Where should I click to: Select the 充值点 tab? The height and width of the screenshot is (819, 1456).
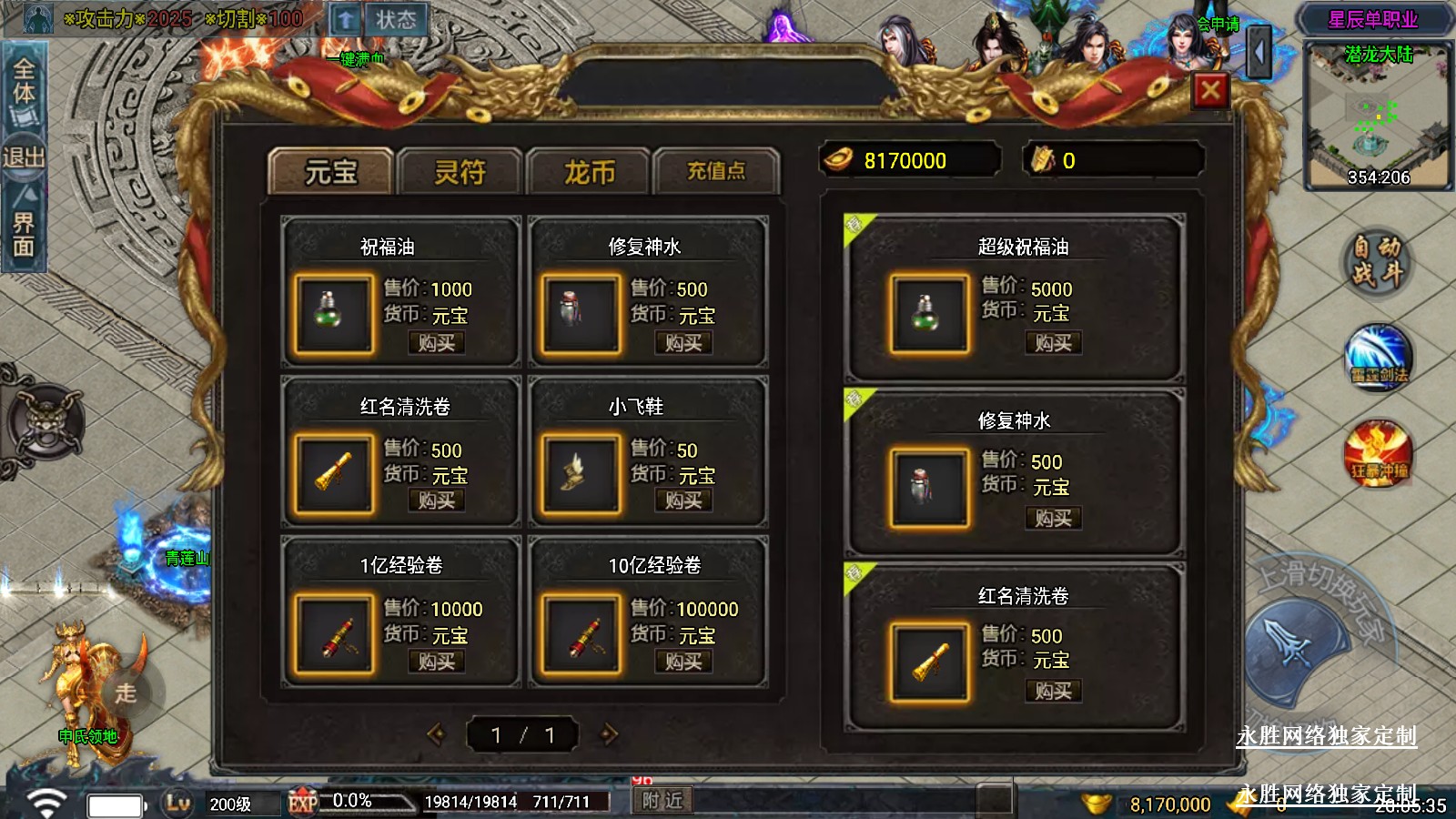click(716, 171)
